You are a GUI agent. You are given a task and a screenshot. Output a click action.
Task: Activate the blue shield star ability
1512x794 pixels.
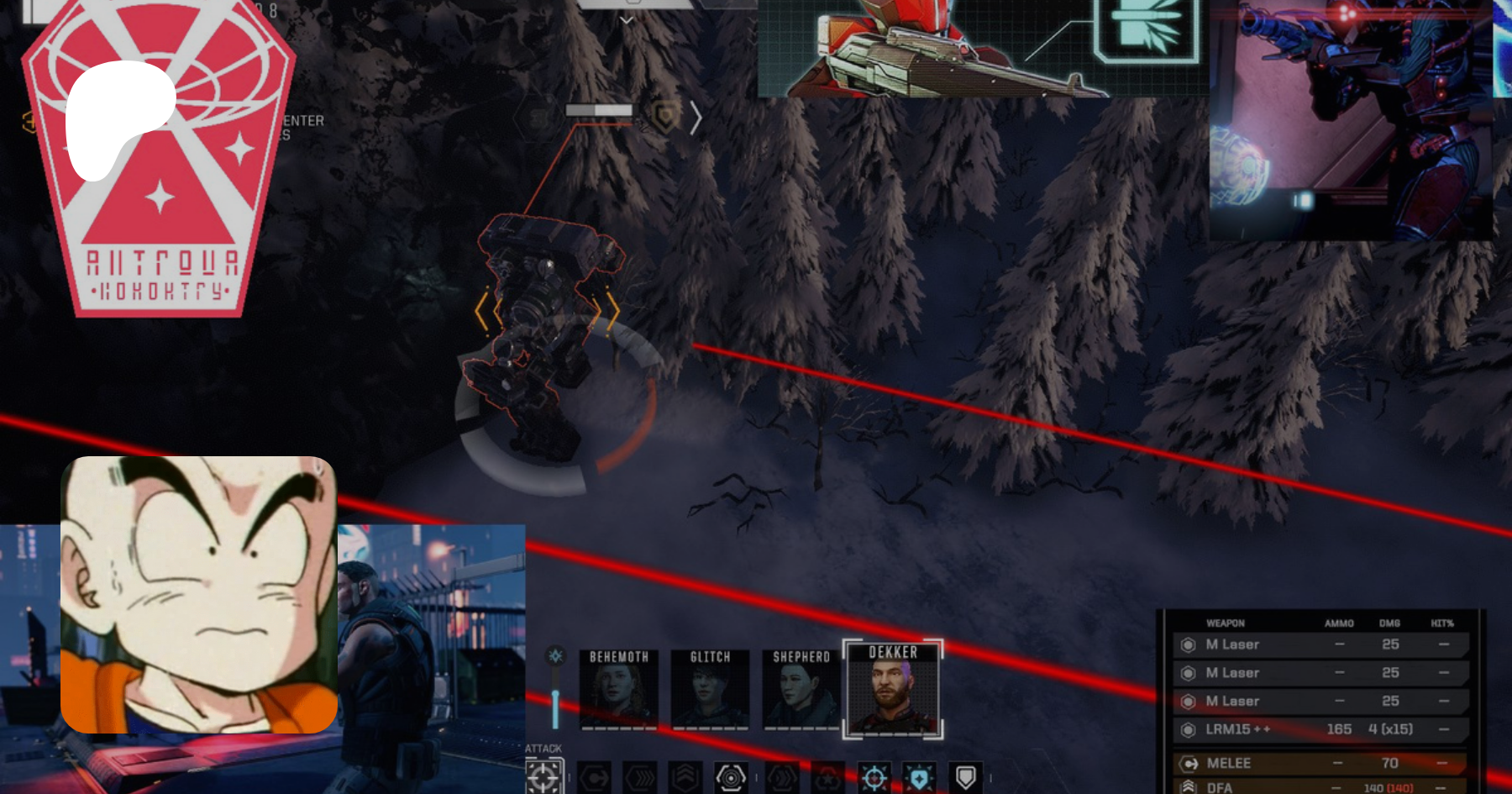click(919, 779)
